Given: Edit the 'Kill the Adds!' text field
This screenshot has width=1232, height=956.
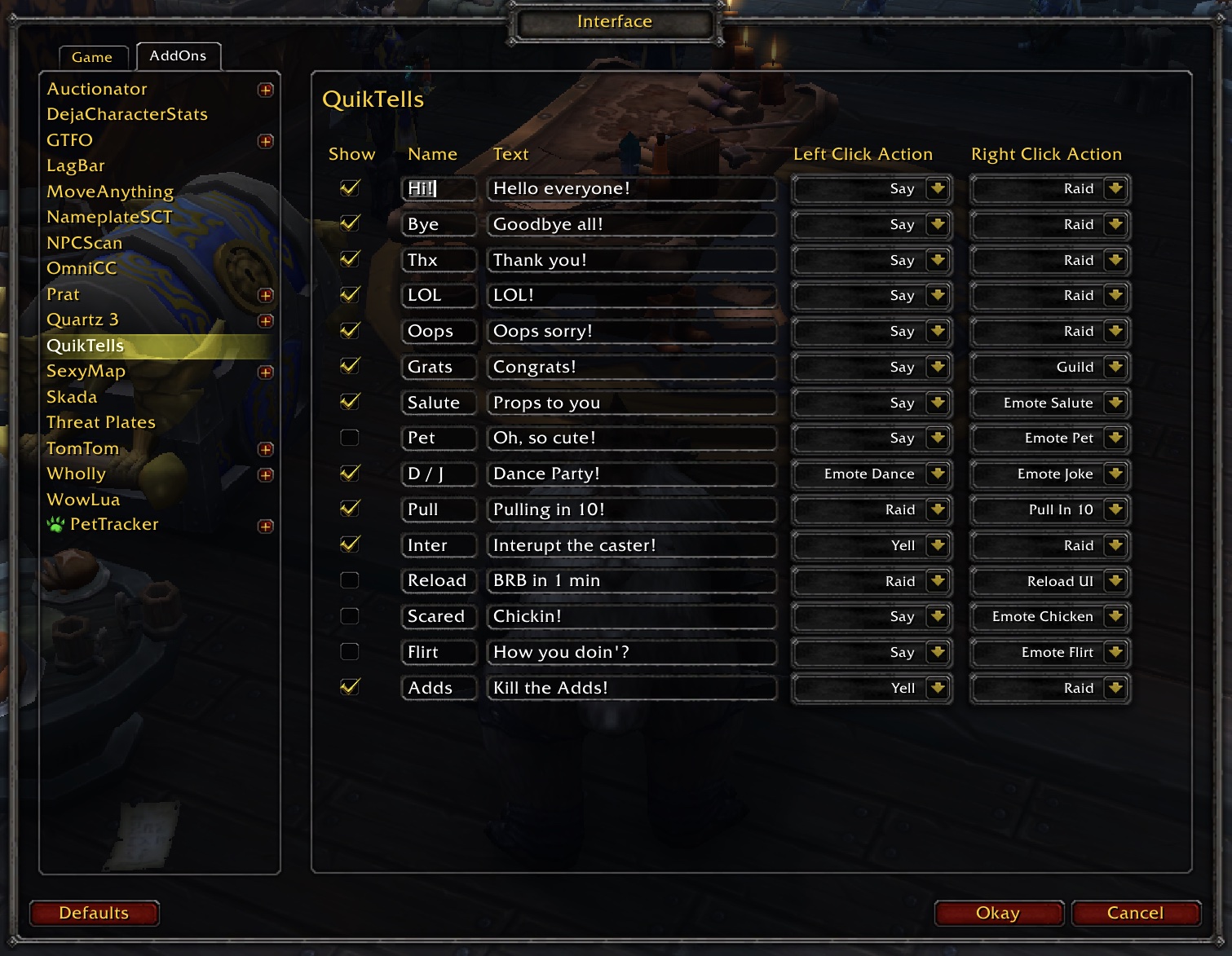Looking at the screenshot, I should [x=630, y=688].
